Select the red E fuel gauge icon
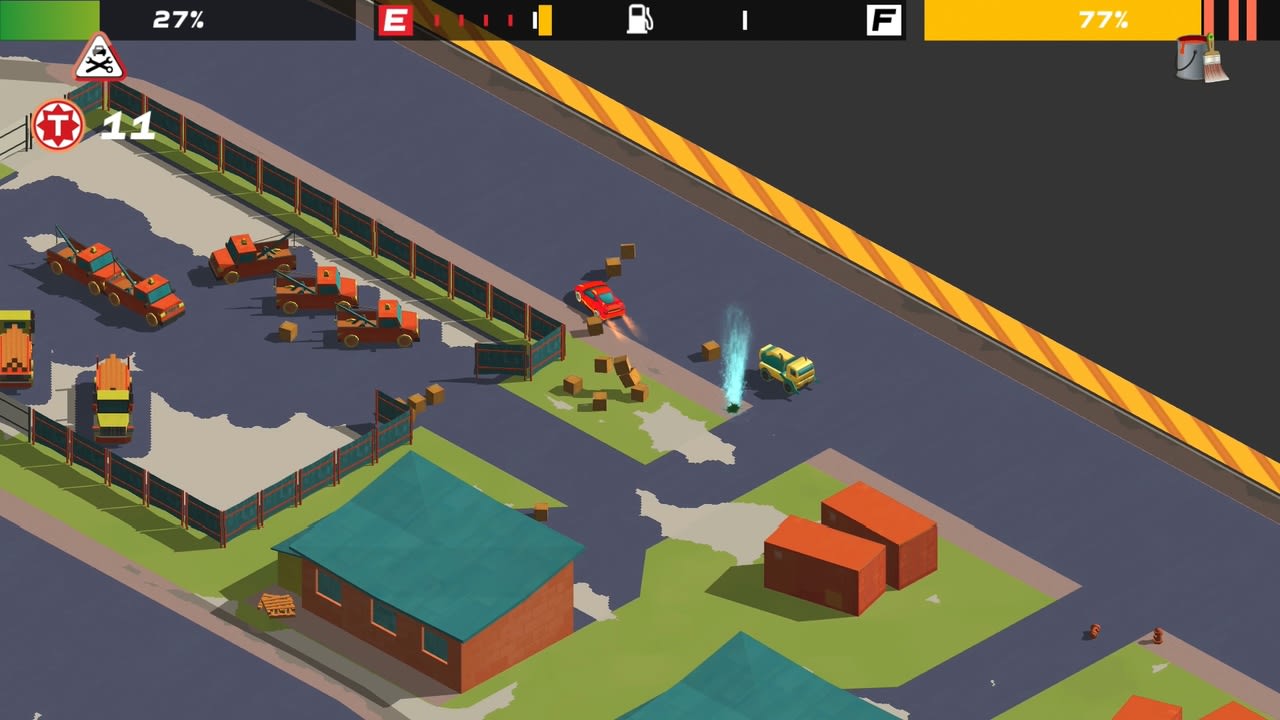 [x=397, y=19]
